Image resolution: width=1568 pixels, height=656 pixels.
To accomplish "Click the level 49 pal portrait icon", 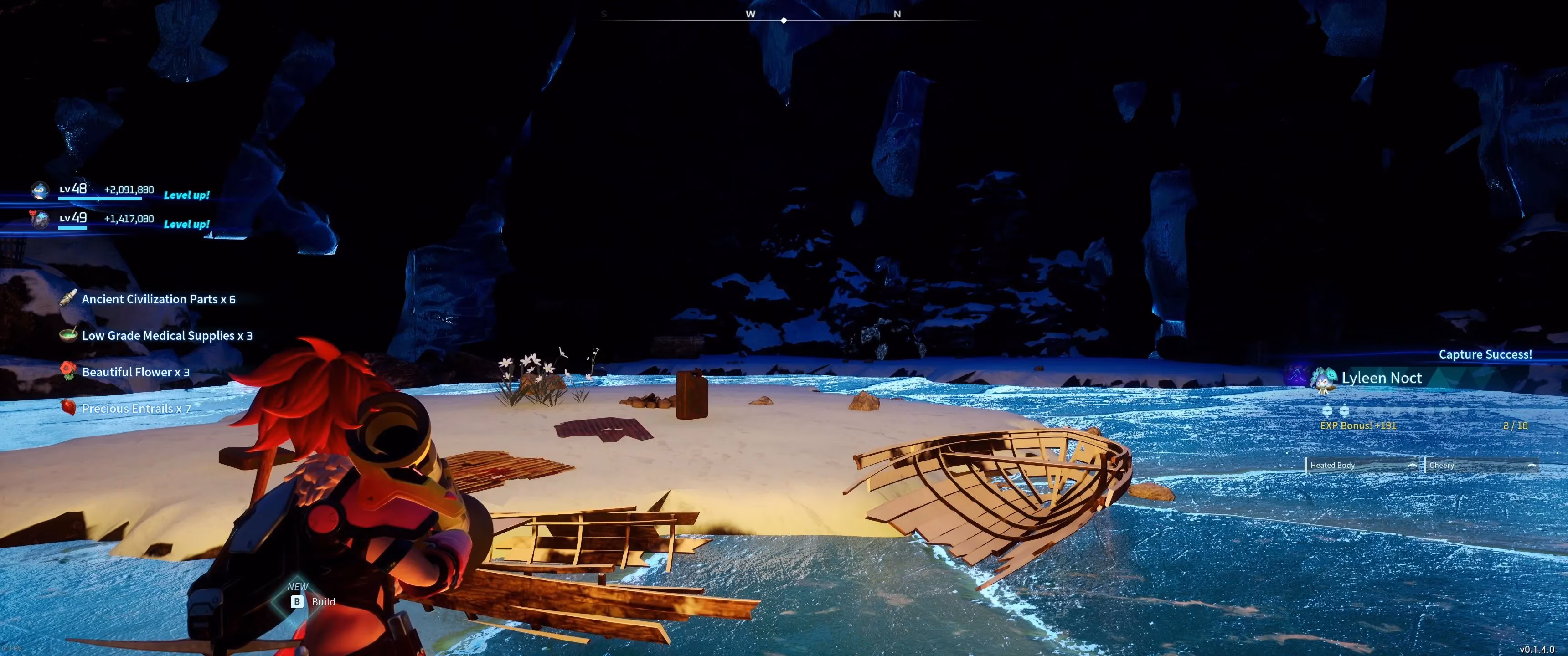I will 40,219.
